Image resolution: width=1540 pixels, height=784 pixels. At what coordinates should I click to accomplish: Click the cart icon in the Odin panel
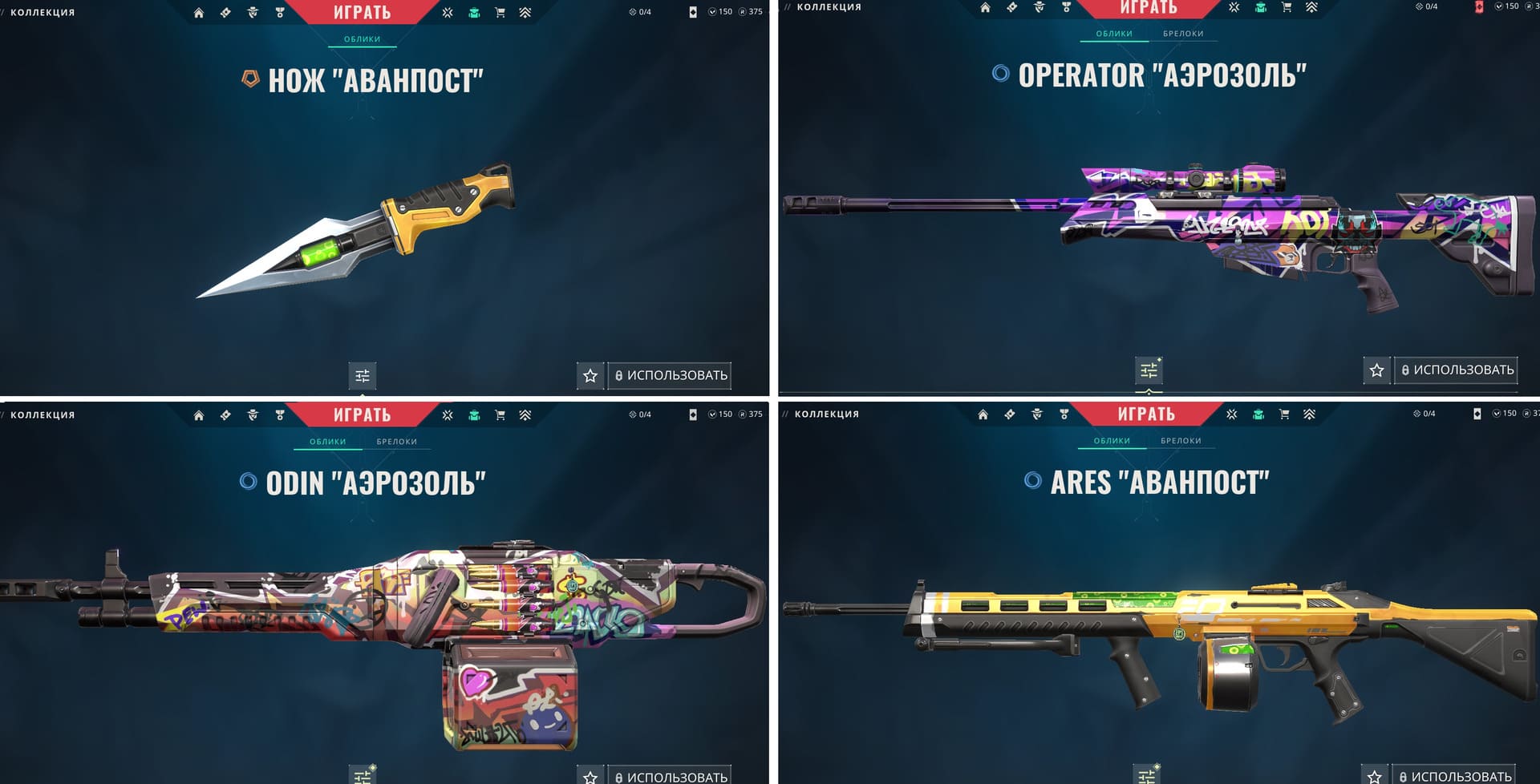(500, 415)
